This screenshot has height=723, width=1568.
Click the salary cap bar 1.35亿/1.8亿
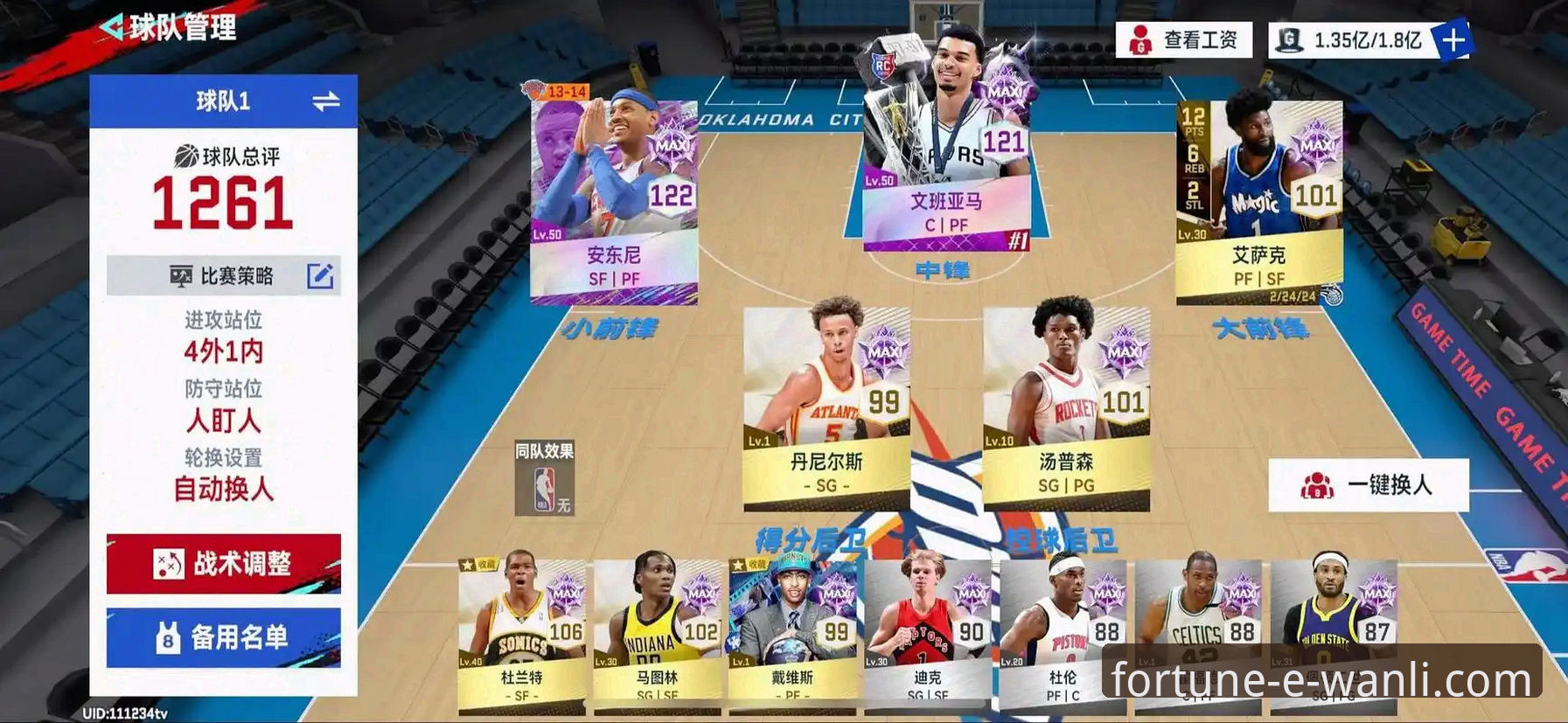click(x=1366, y=38)
